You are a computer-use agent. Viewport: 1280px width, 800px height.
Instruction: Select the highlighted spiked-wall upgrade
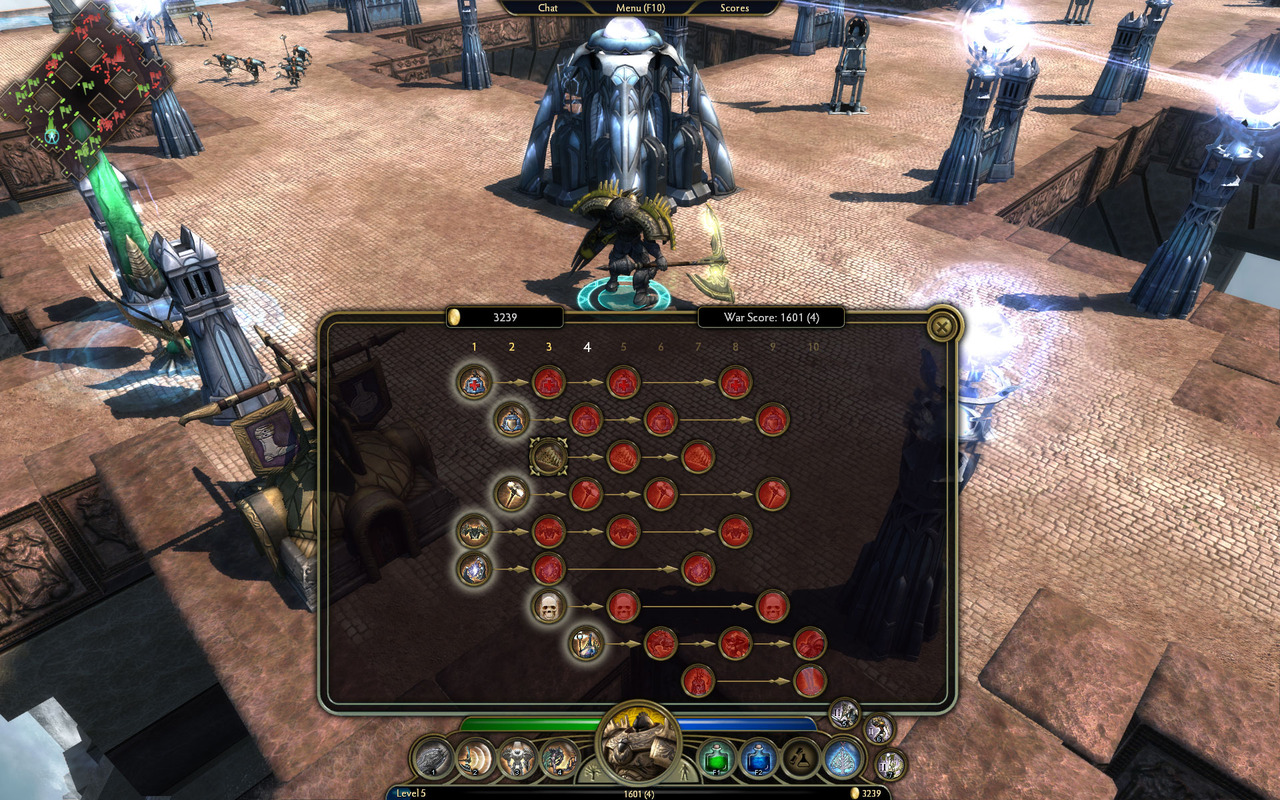point(548,456)
